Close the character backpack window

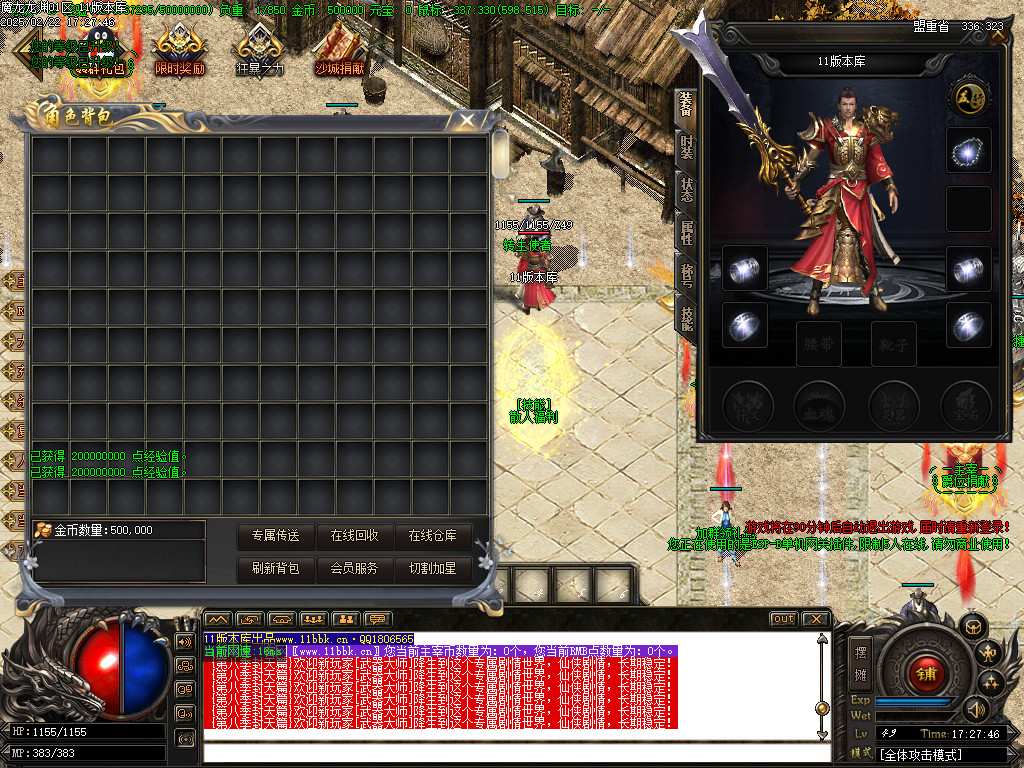click(x=466, y=121)
